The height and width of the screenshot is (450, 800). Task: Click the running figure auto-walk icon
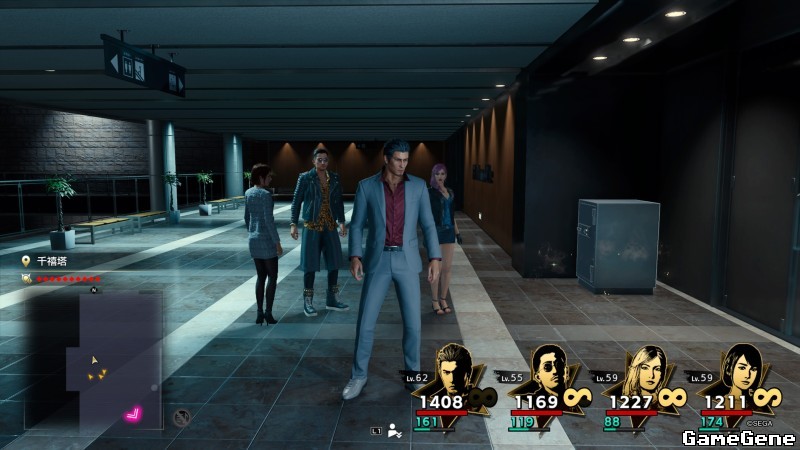click(395, 431)
